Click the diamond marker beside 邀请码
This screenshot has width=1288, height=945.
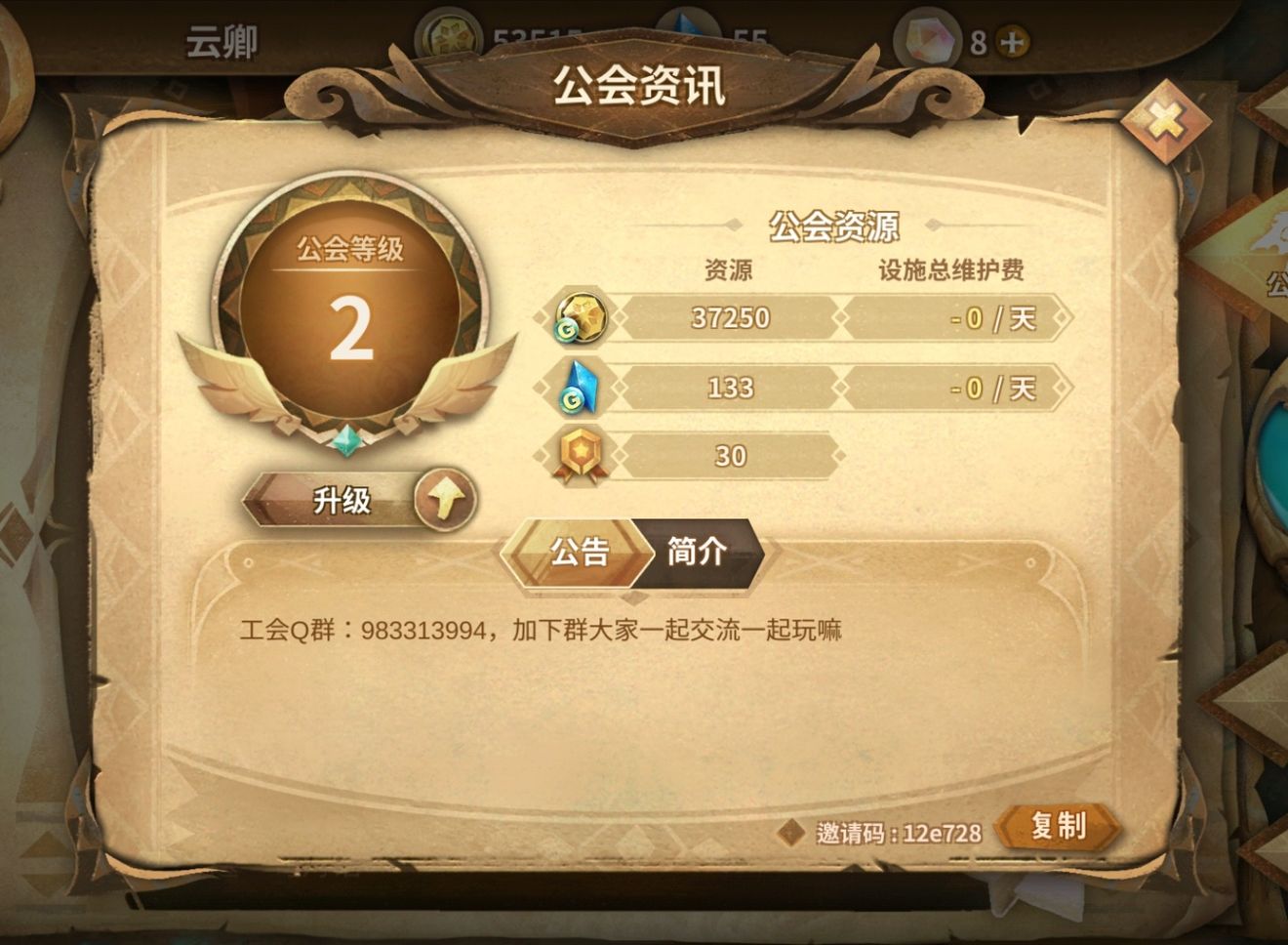pos(791,830)
